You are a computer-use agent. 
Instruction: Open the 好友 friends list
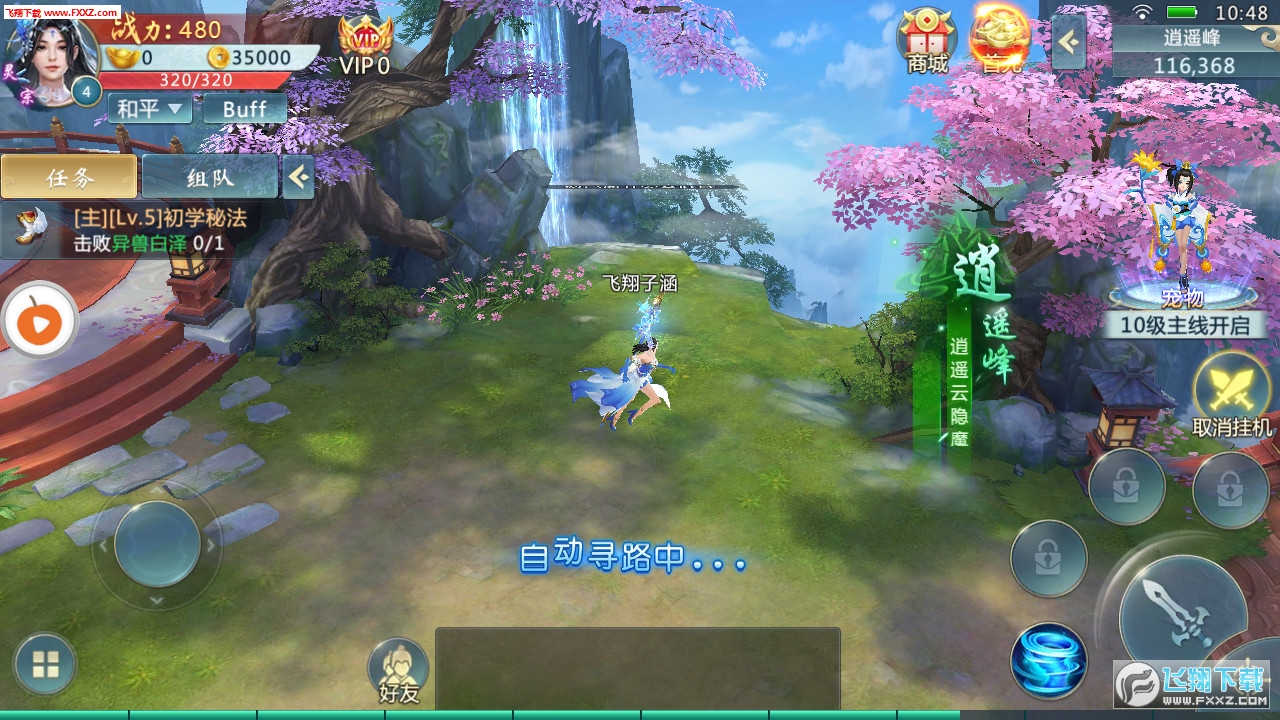(398, 670)
